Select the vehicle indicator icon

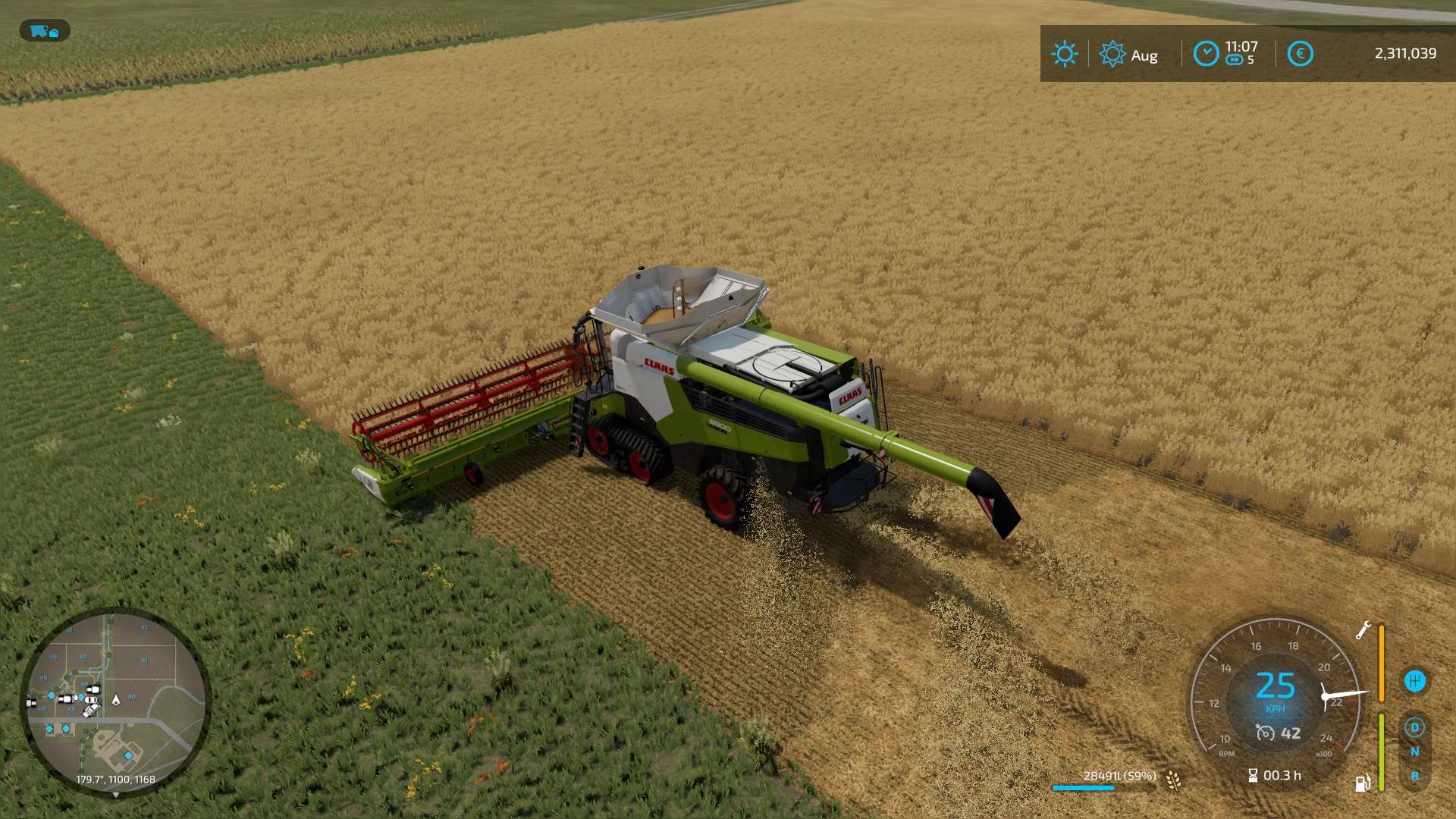(45, 31)
